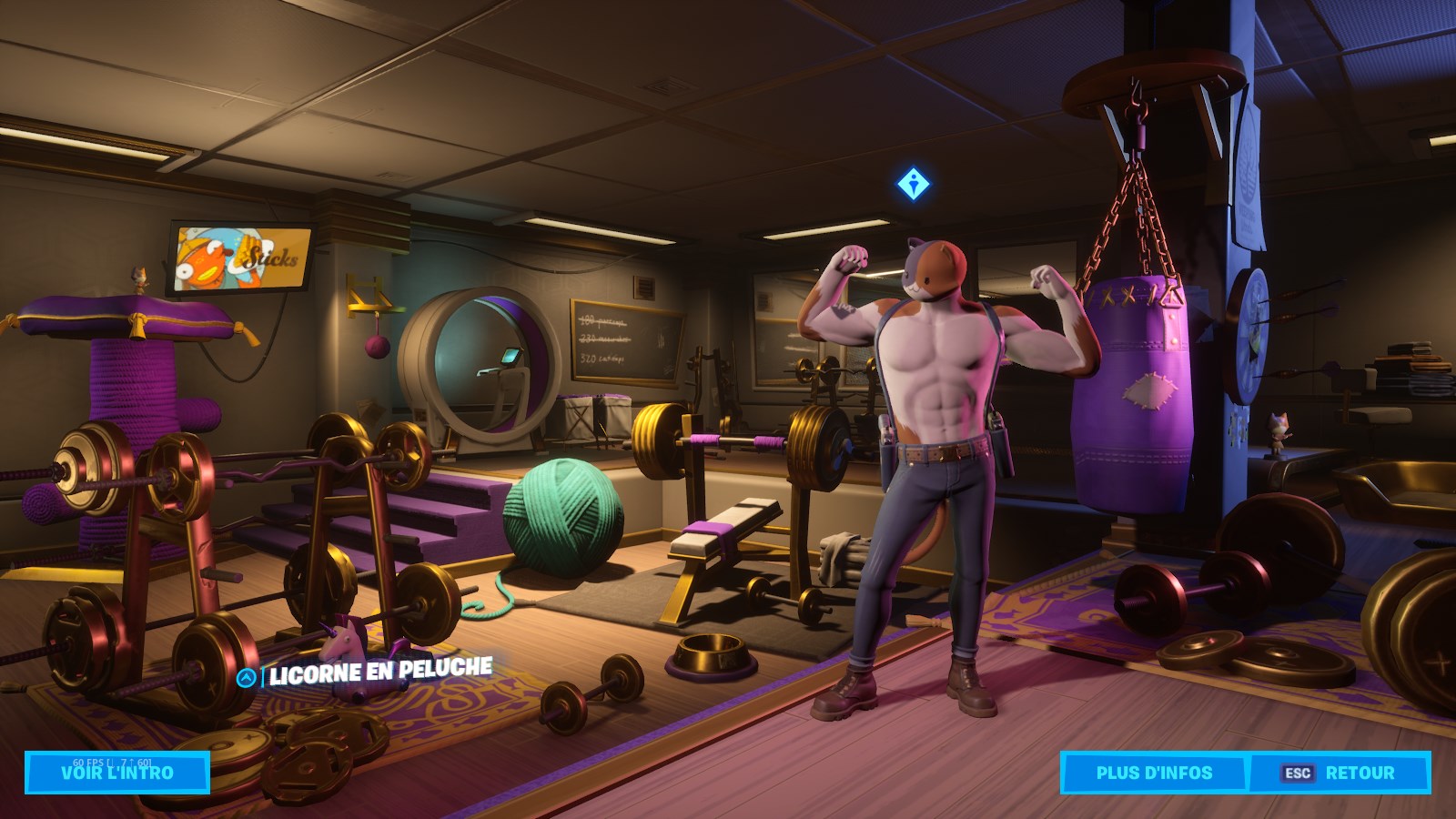The height and width of the screenshot is (819, 1456).
Task: Select the blue diamond marker above the character
Action: 913,185
